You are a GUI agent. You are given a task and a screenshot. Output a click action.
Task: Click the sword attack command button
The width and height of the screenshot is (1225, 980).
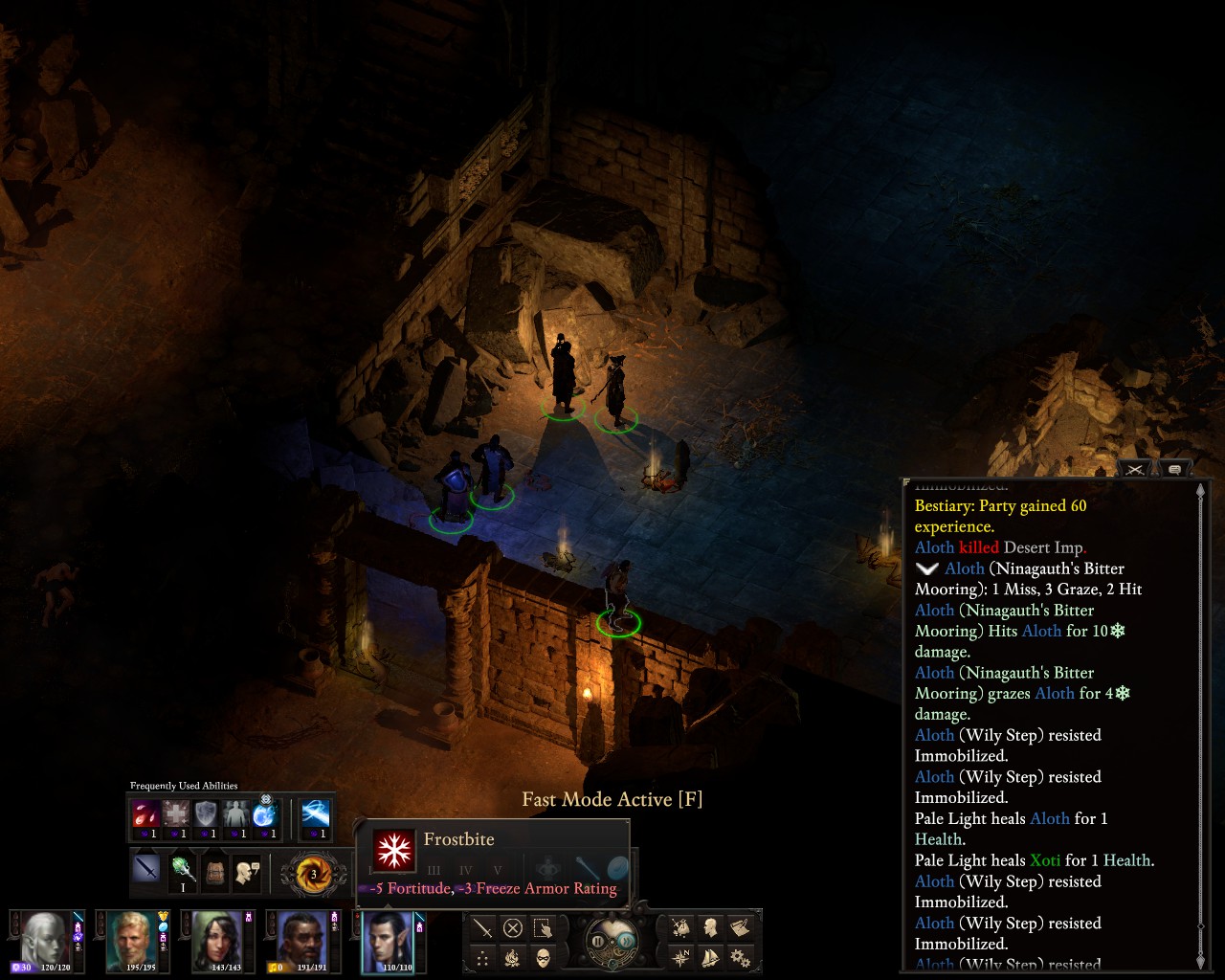pos(482,927)
